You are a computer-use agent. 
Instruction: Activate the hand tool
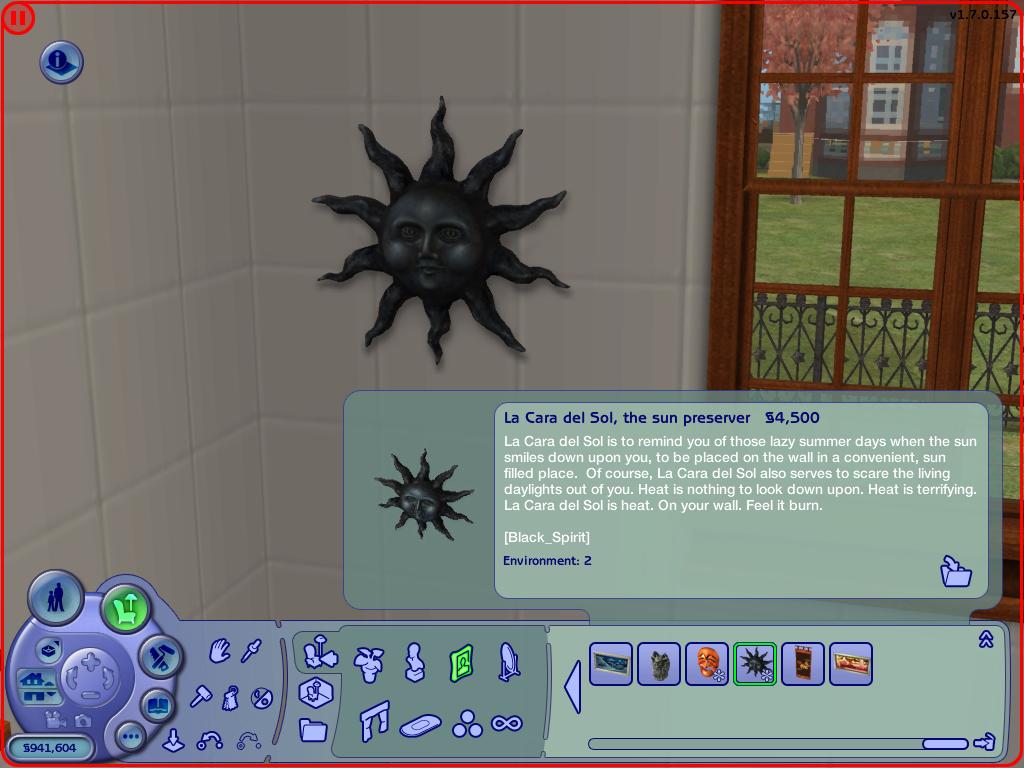(220, 652)
